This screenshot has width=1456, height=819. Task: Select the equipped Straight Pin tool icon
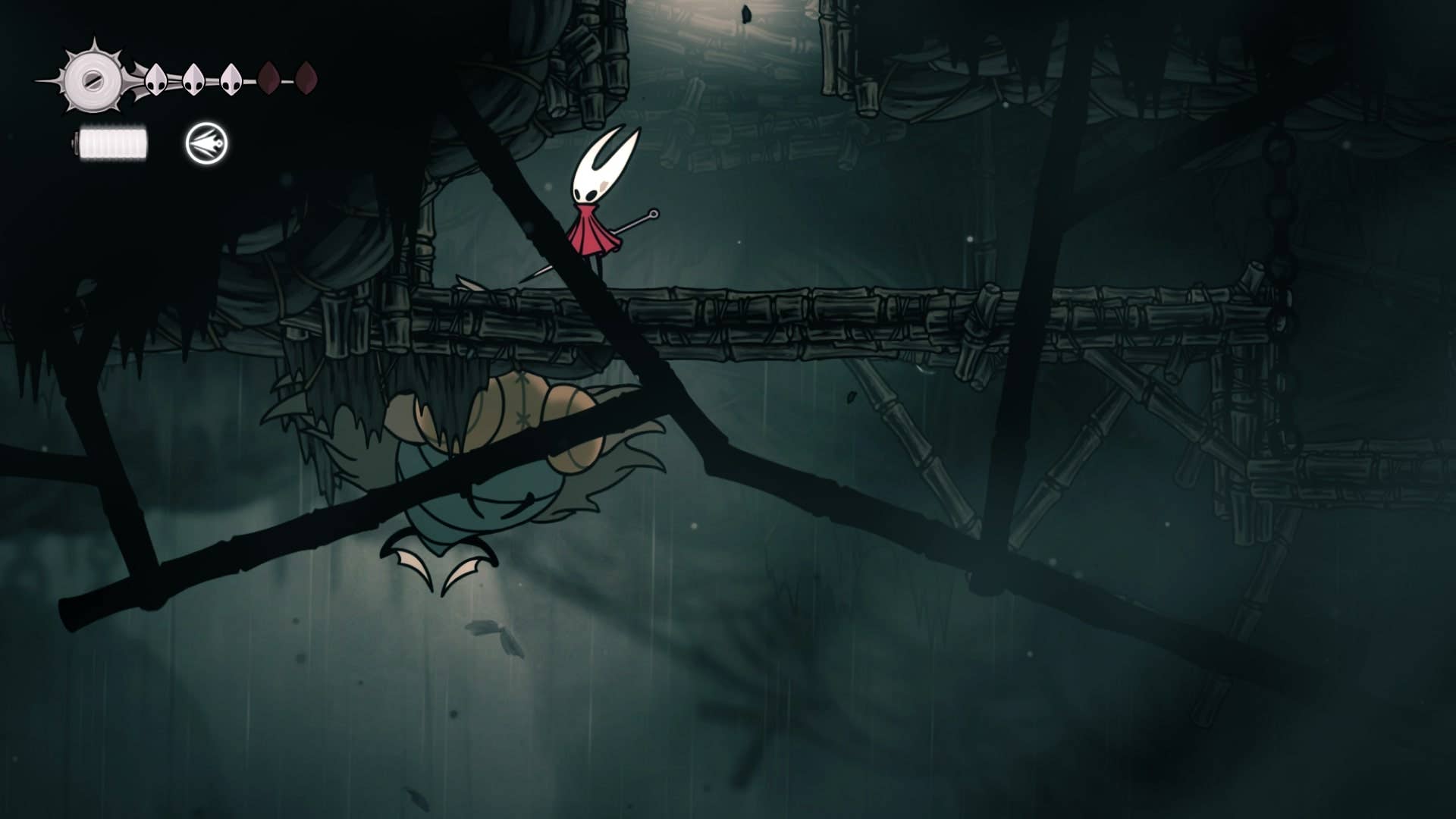(205, 143)
